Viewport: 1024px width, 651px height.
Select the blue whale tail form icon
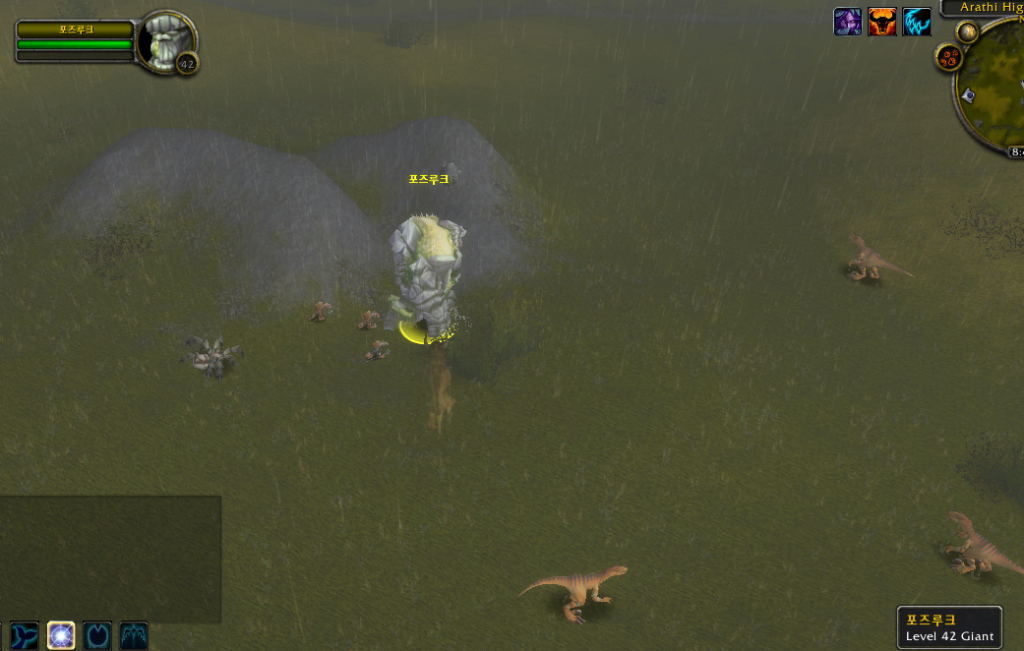point(25,635)
